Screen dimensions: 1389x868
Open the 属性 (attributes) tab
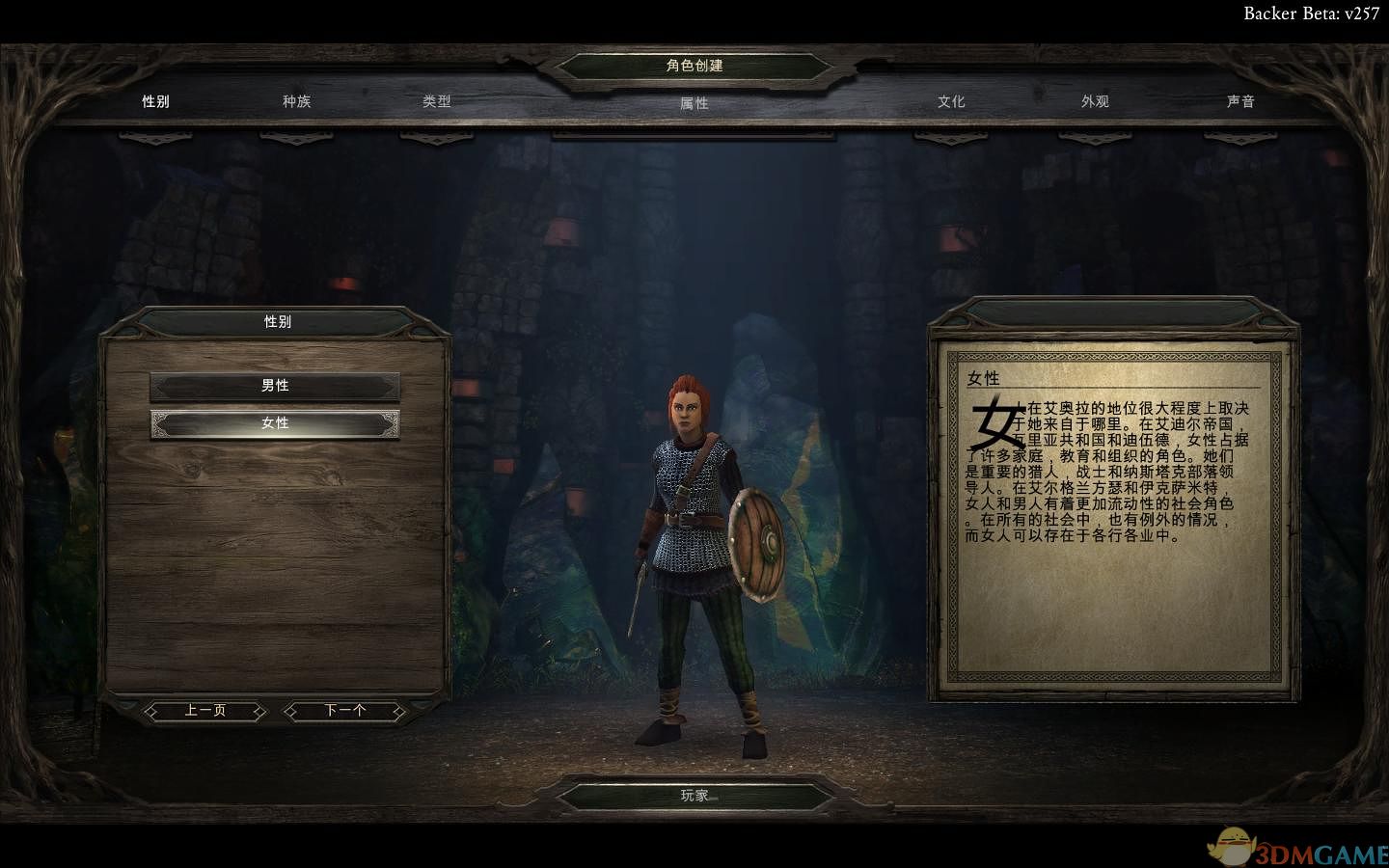pos(694,103)
